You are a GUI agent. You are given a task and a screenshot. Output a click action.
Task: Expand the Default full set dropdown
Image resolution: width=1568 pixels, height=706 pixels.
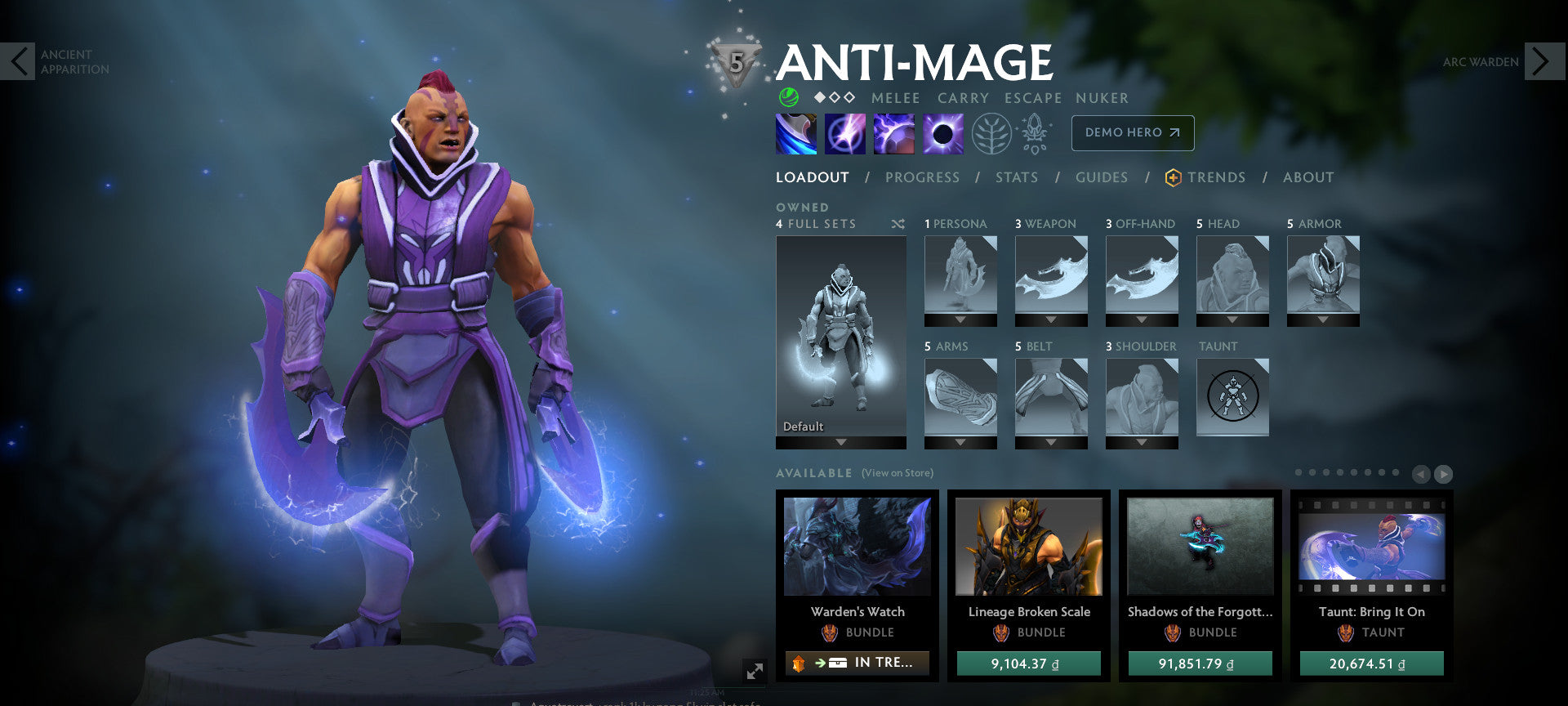(x=840, y=442)
